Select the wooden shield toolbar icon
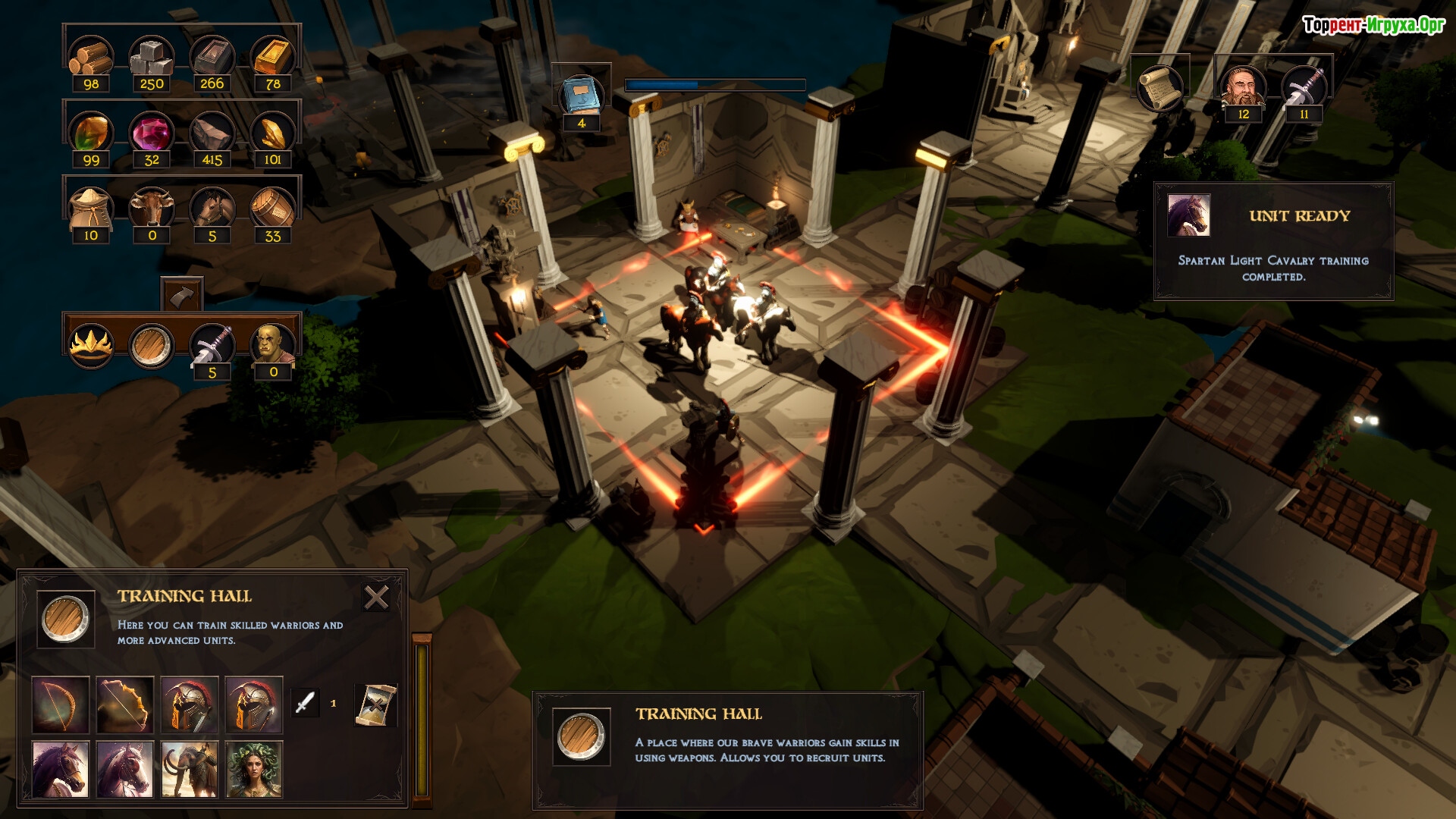1456x819 pixels. point(152,346)
